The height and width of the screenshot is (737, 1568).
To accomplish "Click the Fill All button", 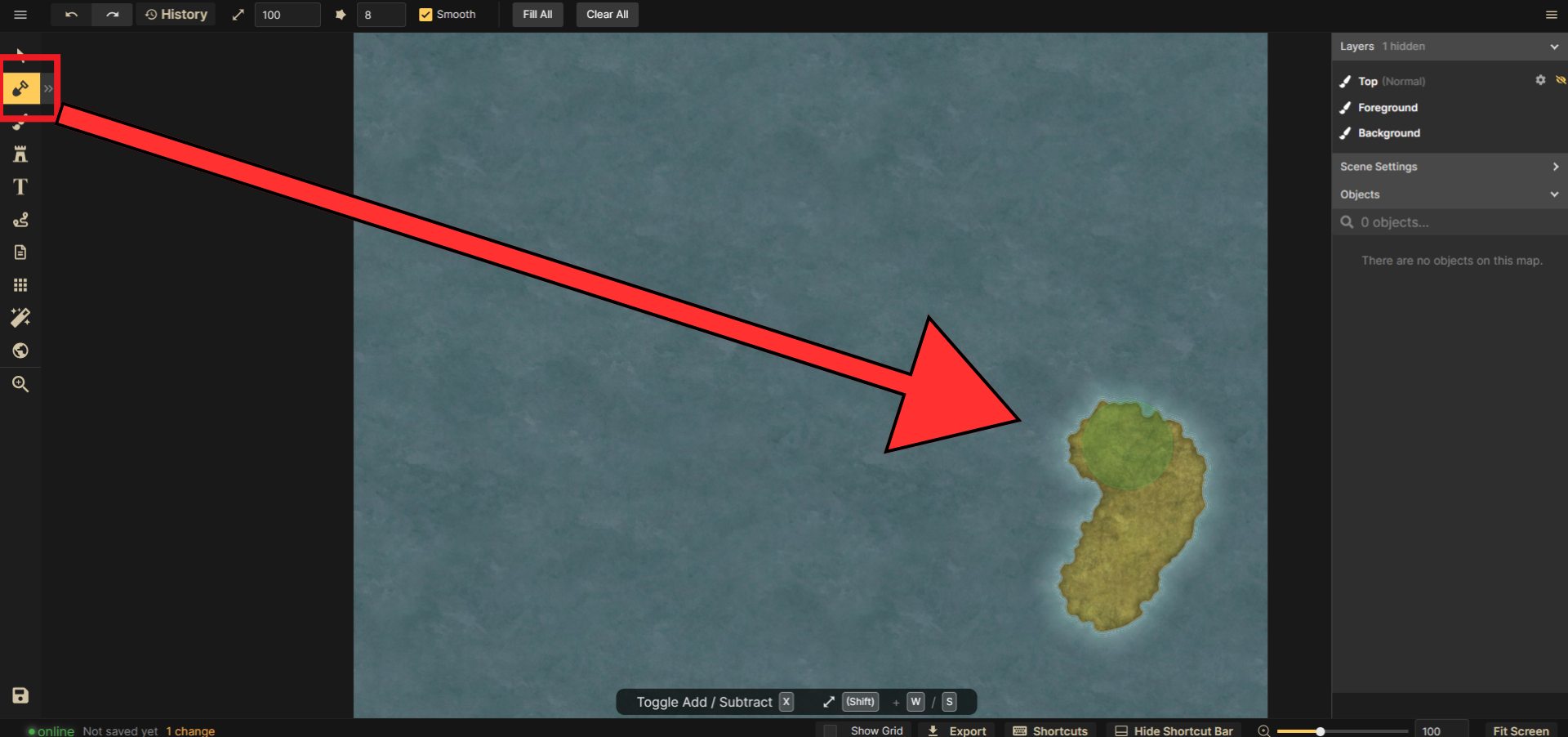I will [x=537, y=15].
